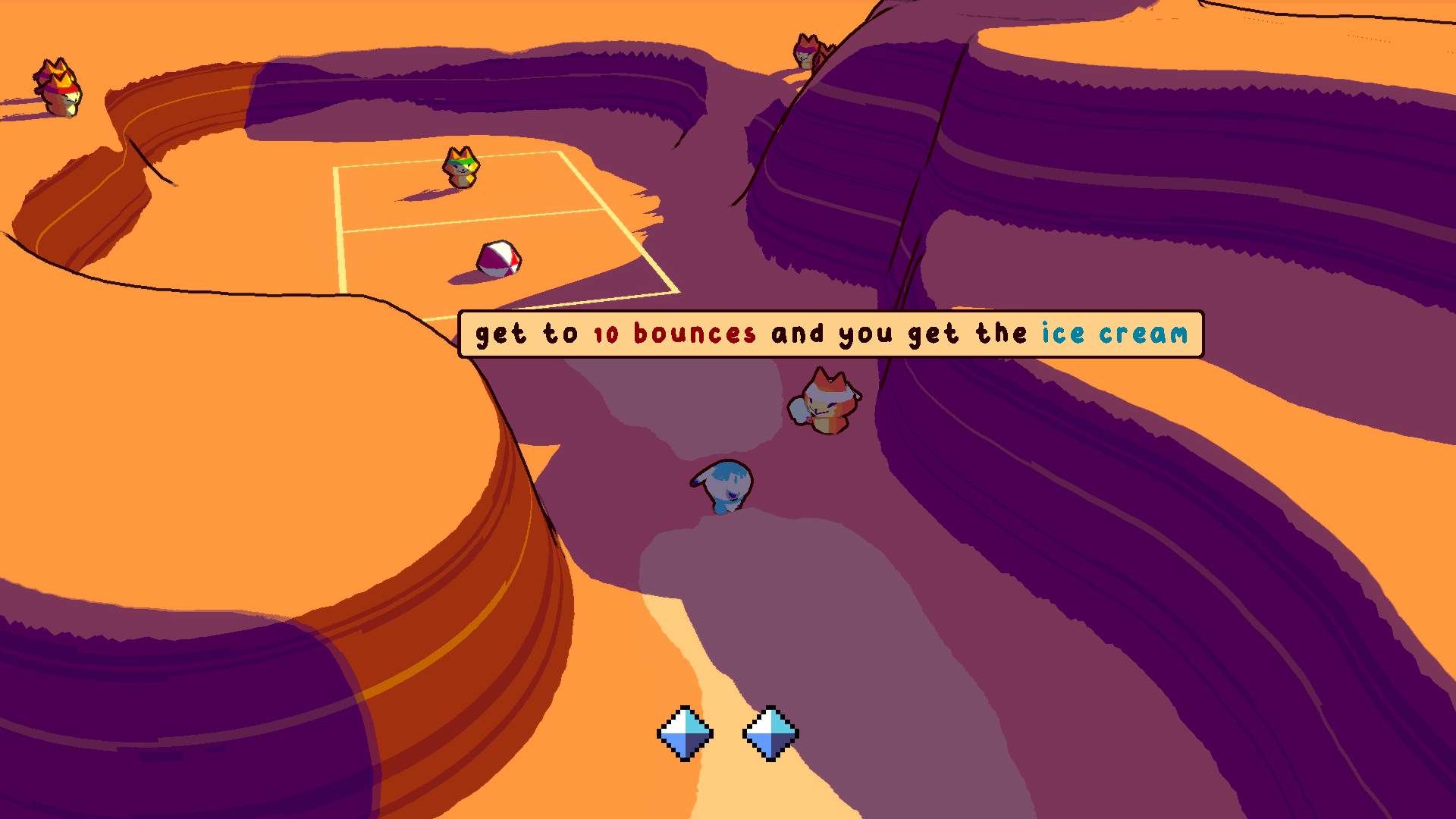
Task: Toggle the red '10 bounces' highlighted text
Action: click(x=675, y=334)
